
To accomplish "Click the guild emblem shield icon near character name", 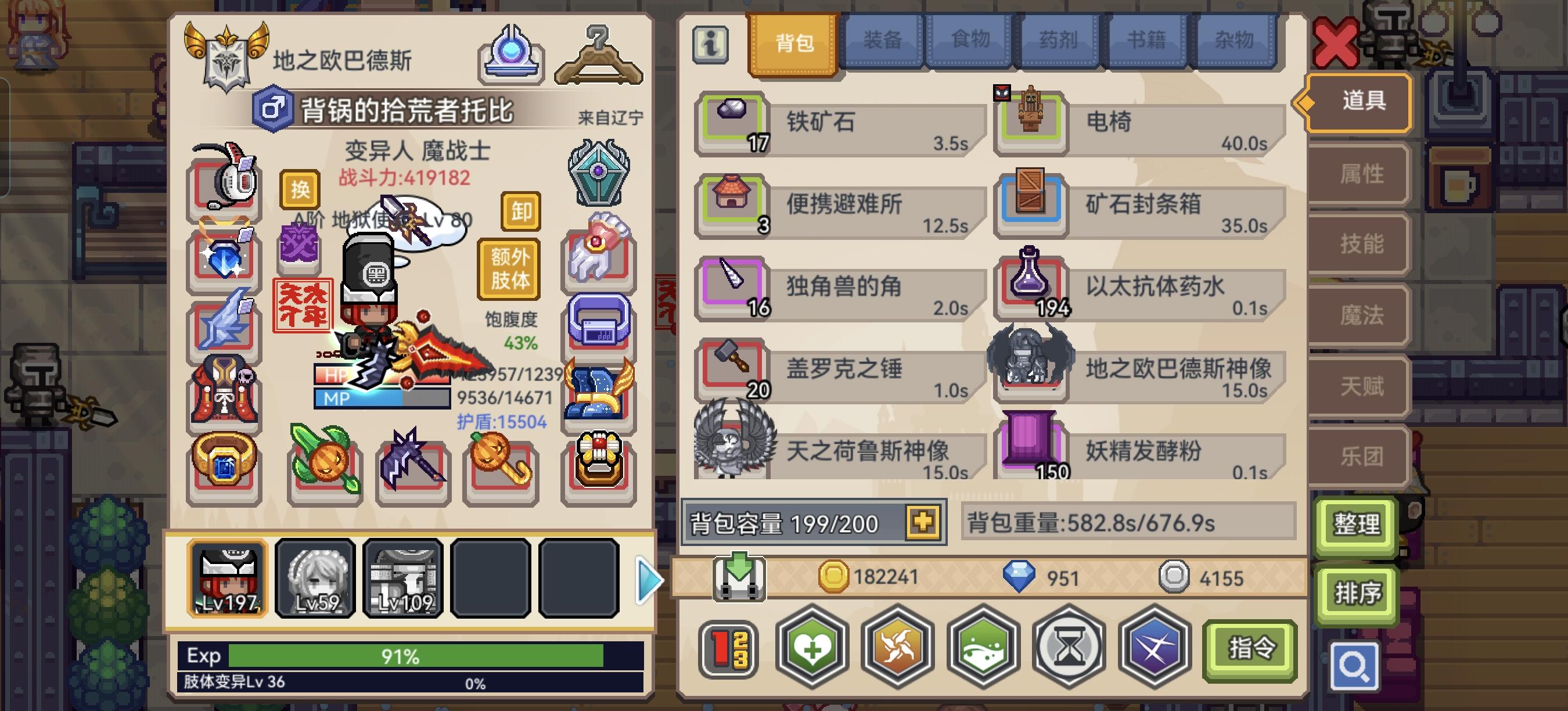I will click(x=226, y=52).
